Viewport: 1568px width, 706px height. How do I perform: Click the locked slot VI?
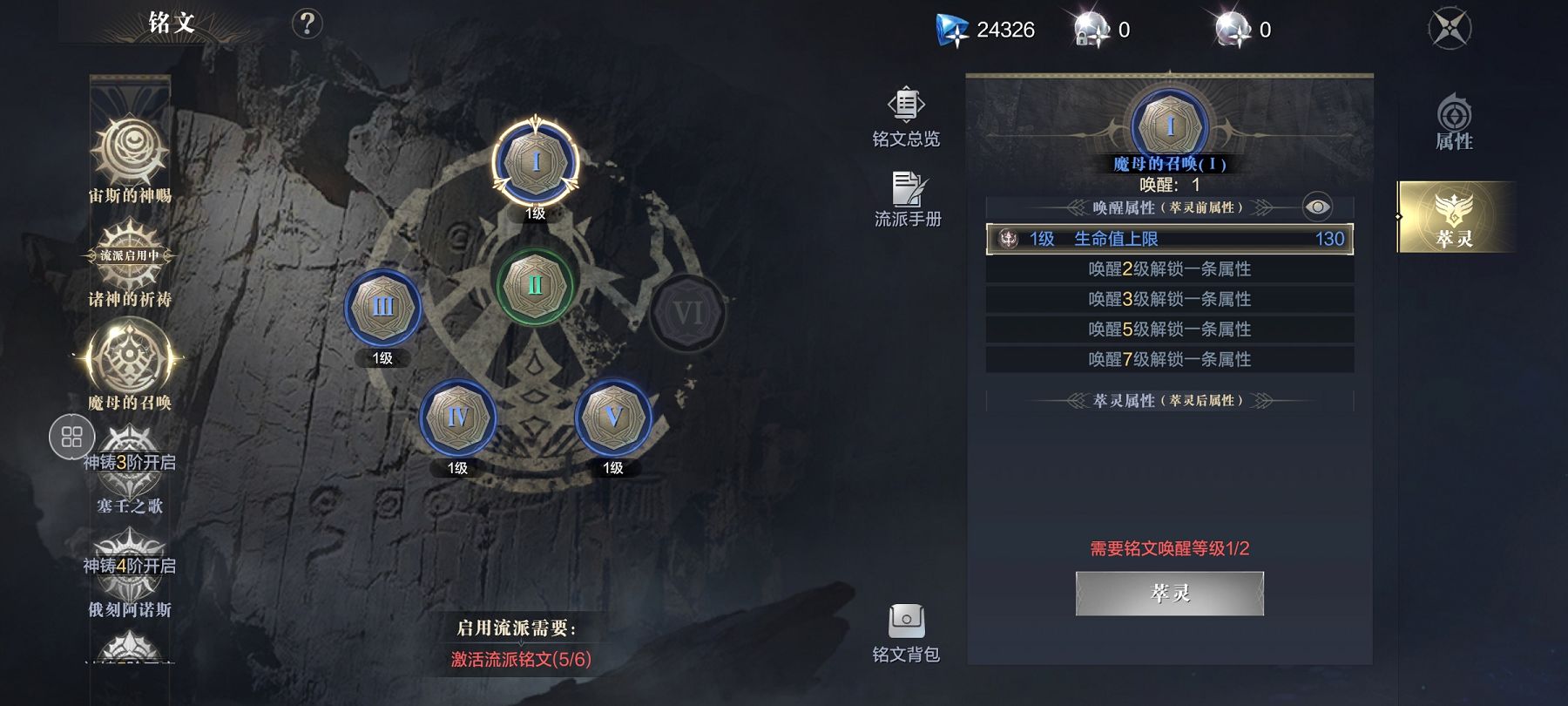[x=687, y=313]
